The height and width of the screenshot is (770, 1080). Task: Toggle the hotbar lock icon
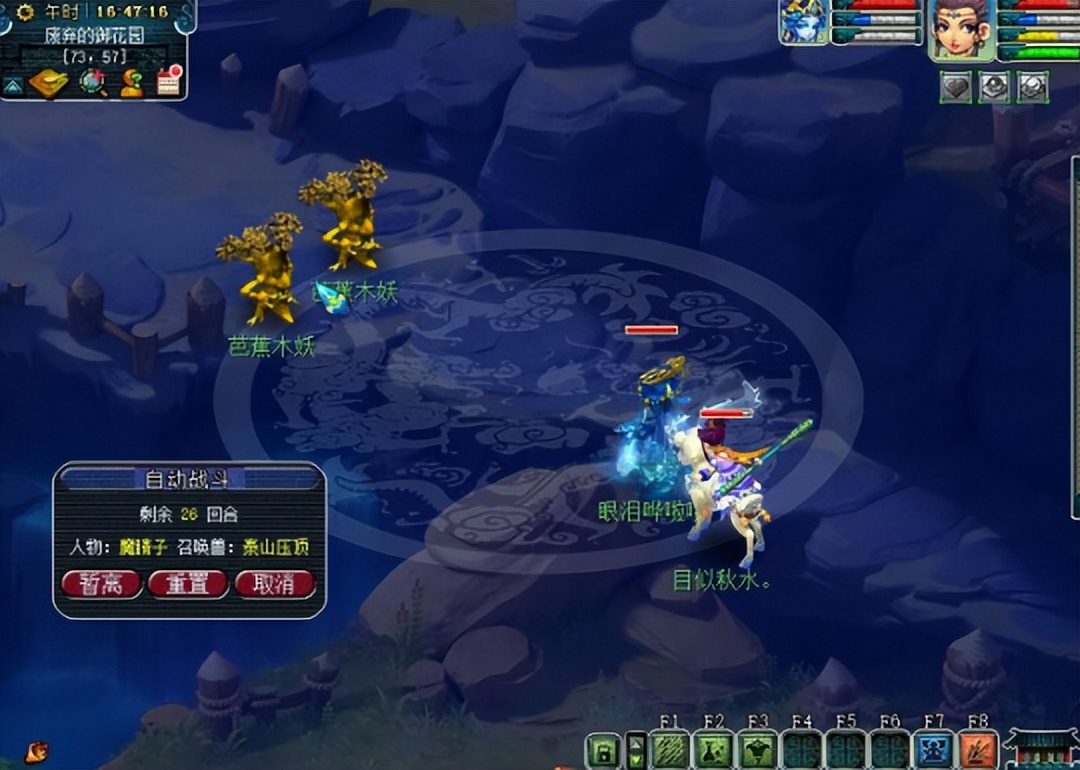(x=604, y=751)
